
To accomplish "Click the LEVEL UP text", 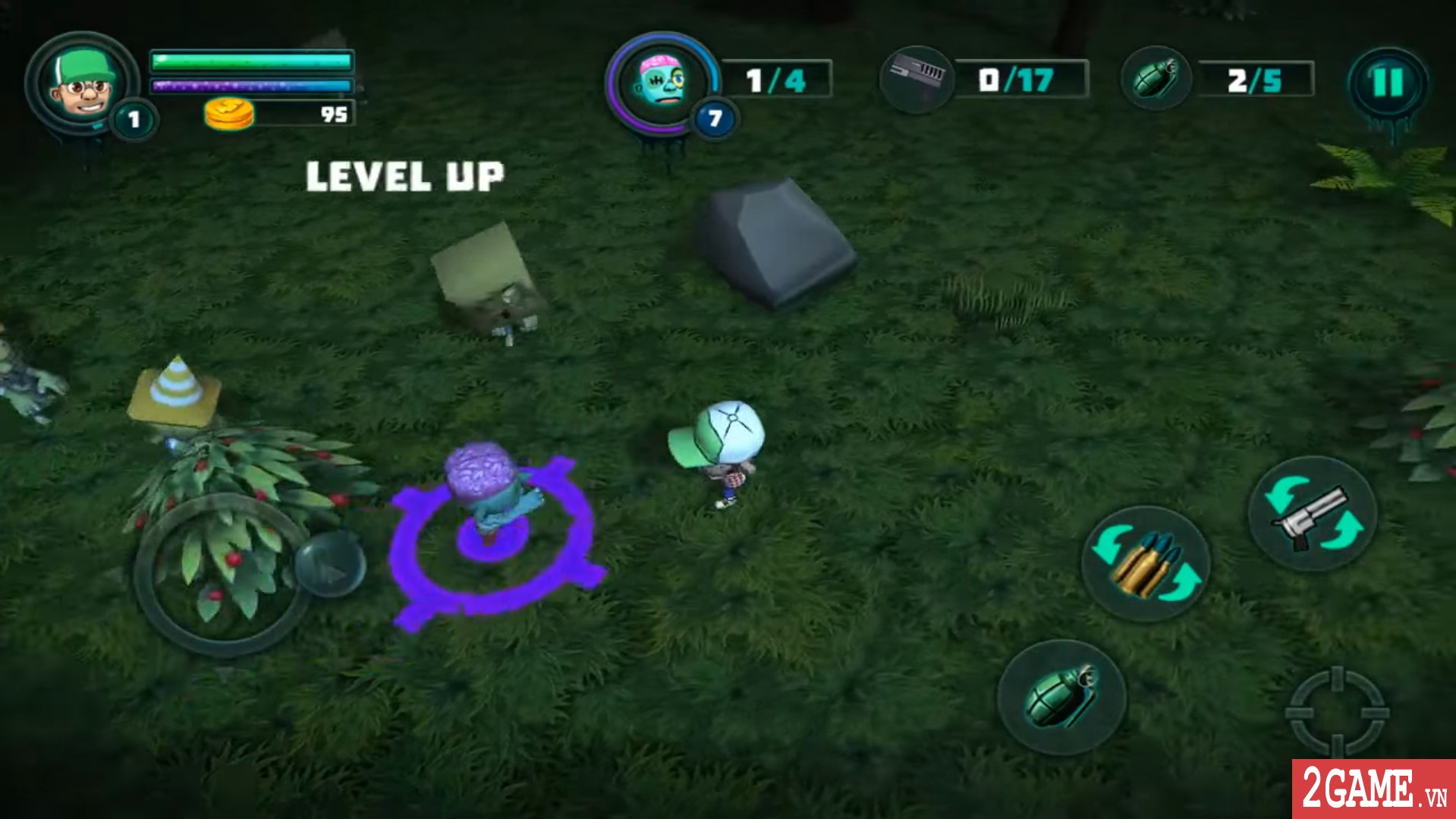I will coord(403,175).
